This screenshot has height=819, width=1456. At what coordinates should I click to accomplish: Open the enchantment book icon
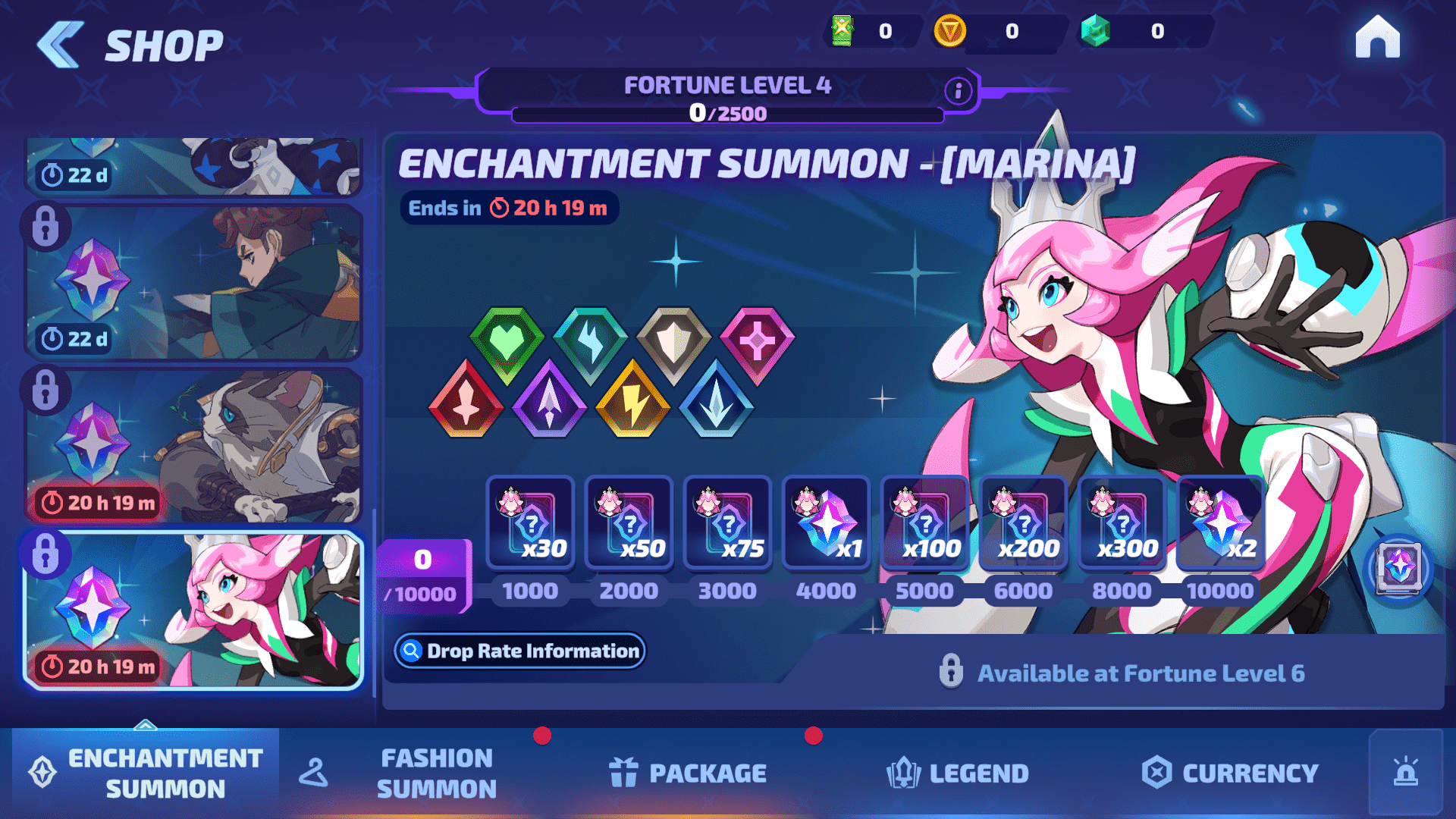pyautogui.click(x=1398, y=567)
